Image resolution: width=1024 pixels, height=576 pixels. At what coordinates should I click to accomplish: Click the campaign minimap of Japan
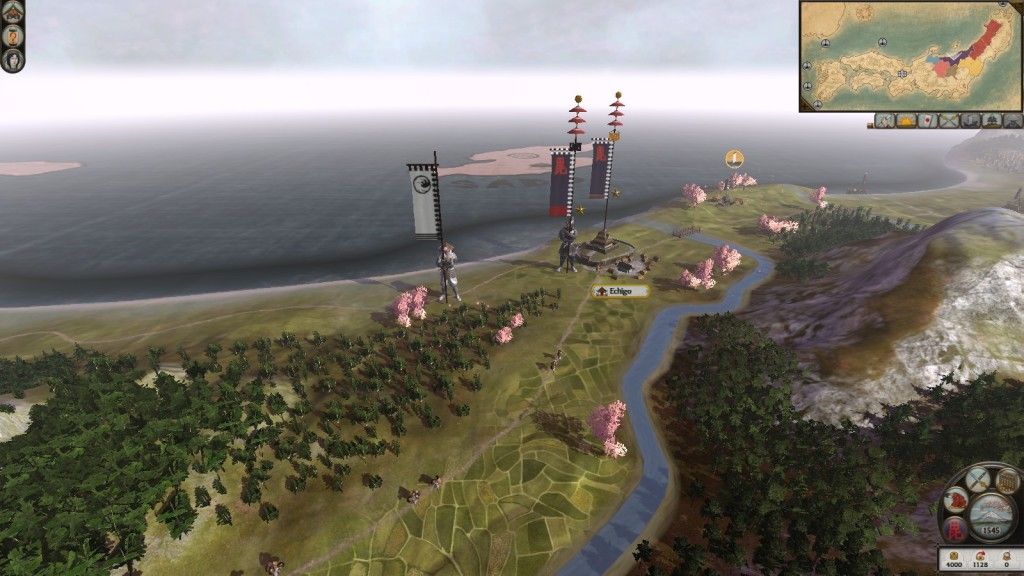tap(910, 56)
